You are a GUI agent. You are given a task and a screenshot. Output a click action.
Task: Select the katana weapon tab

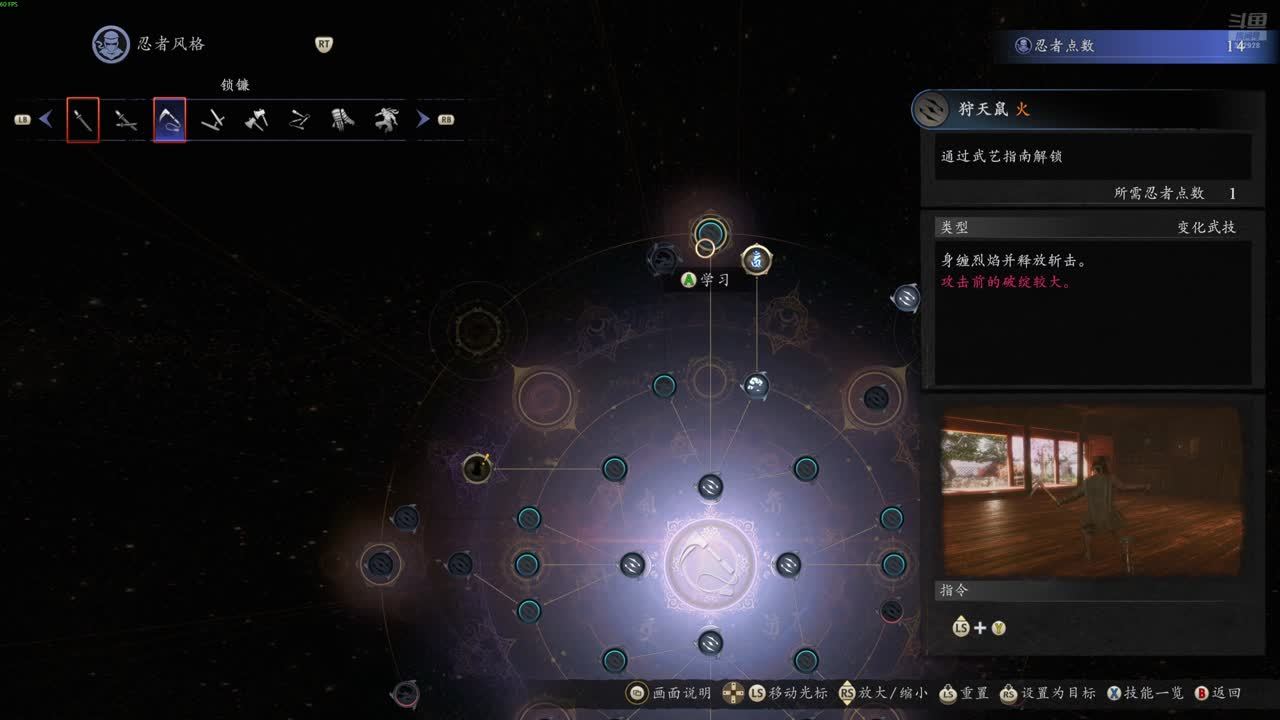click(83, 120)
